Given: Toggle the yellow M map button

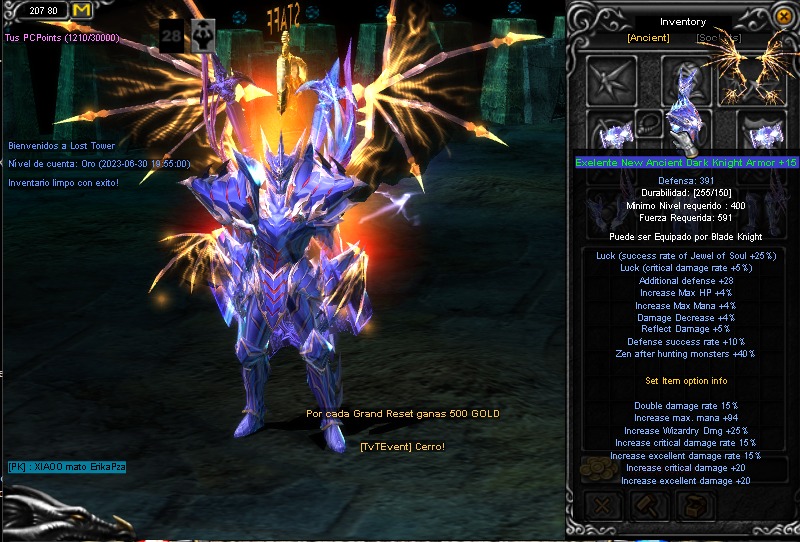Looking at the screenshot, I should tap(81, 10).
